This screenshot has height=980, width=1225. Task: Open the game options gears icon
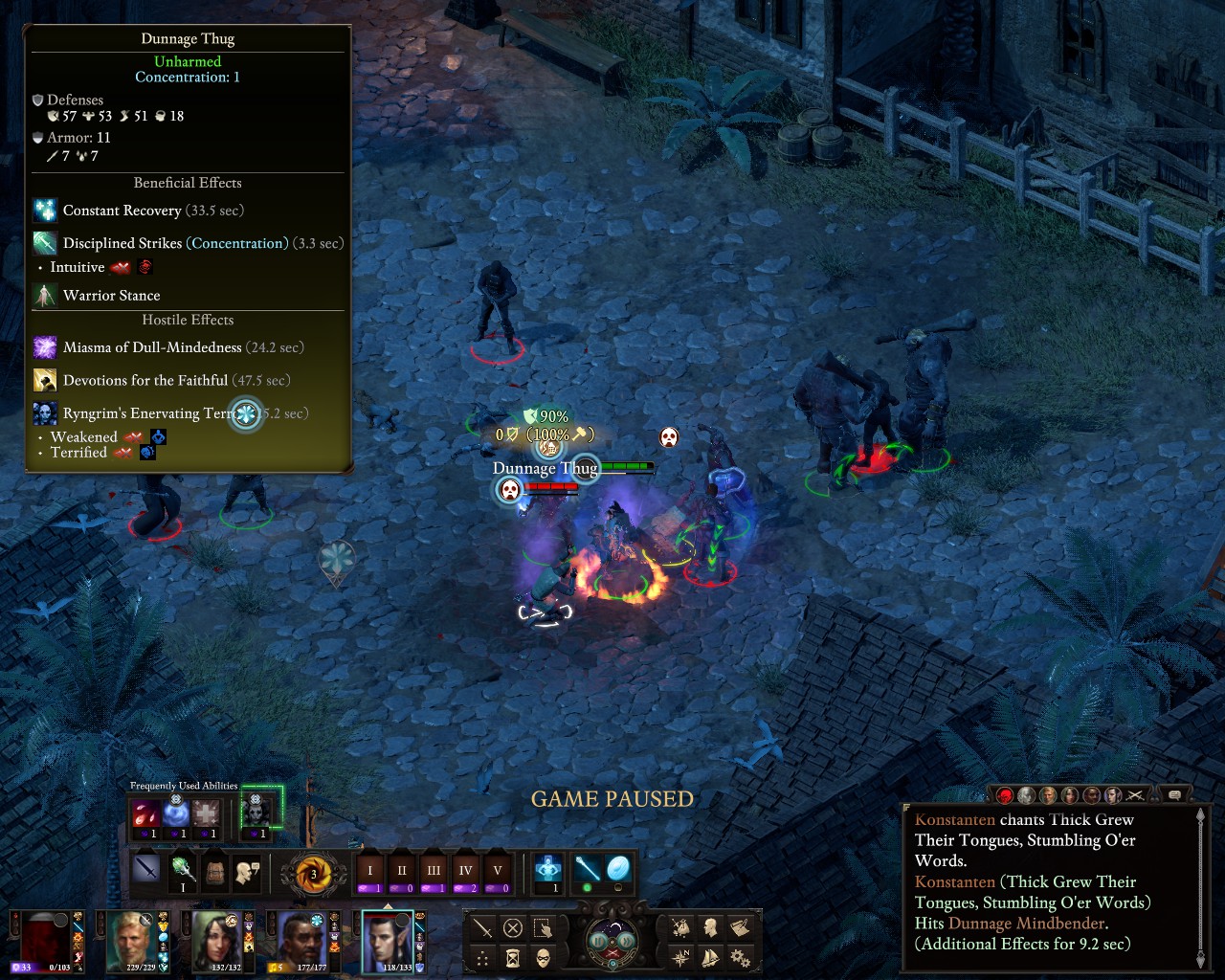click(740, 957)
